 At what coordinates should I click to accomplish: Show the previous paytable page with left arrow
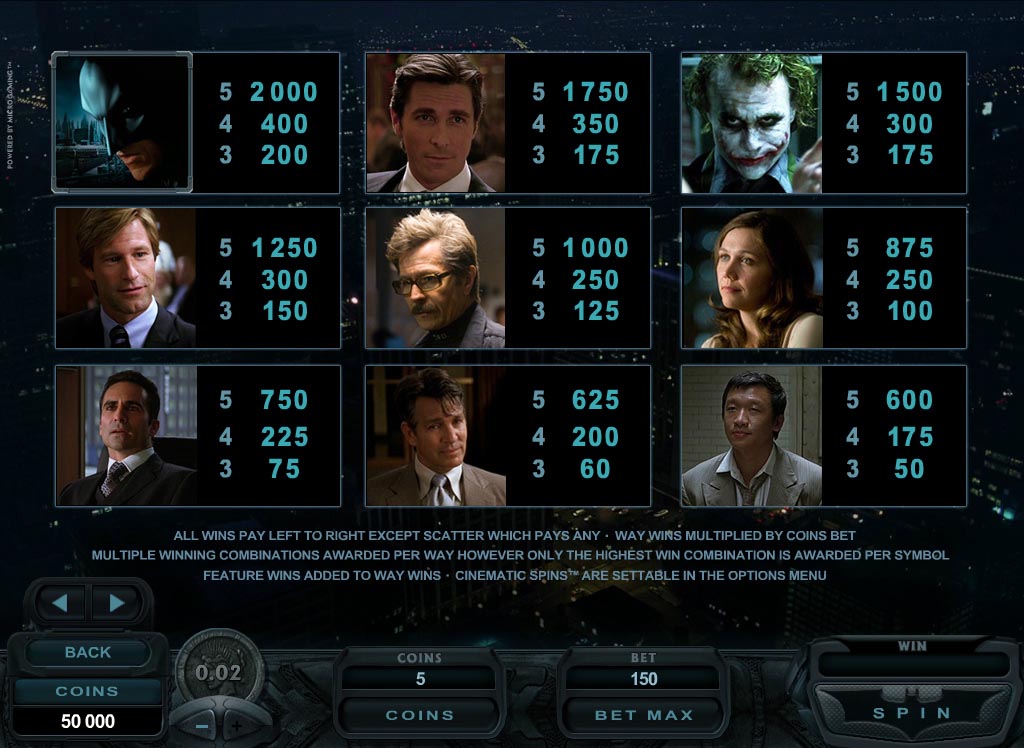coord(61,603)
